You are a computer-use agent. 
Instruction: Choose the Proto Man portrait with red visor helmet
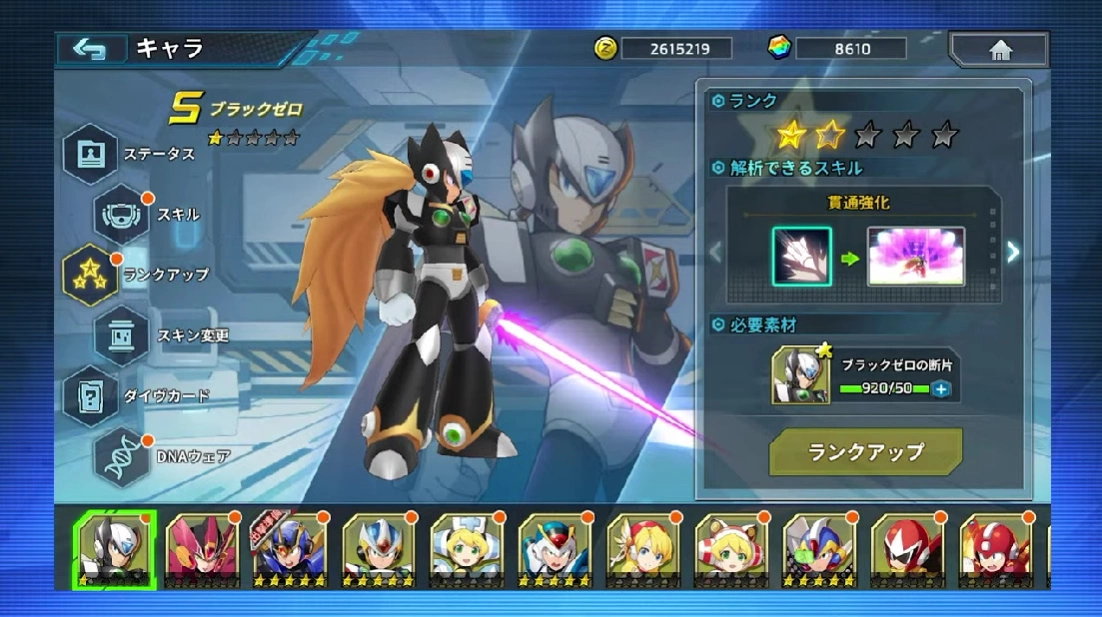coord(908,548)
